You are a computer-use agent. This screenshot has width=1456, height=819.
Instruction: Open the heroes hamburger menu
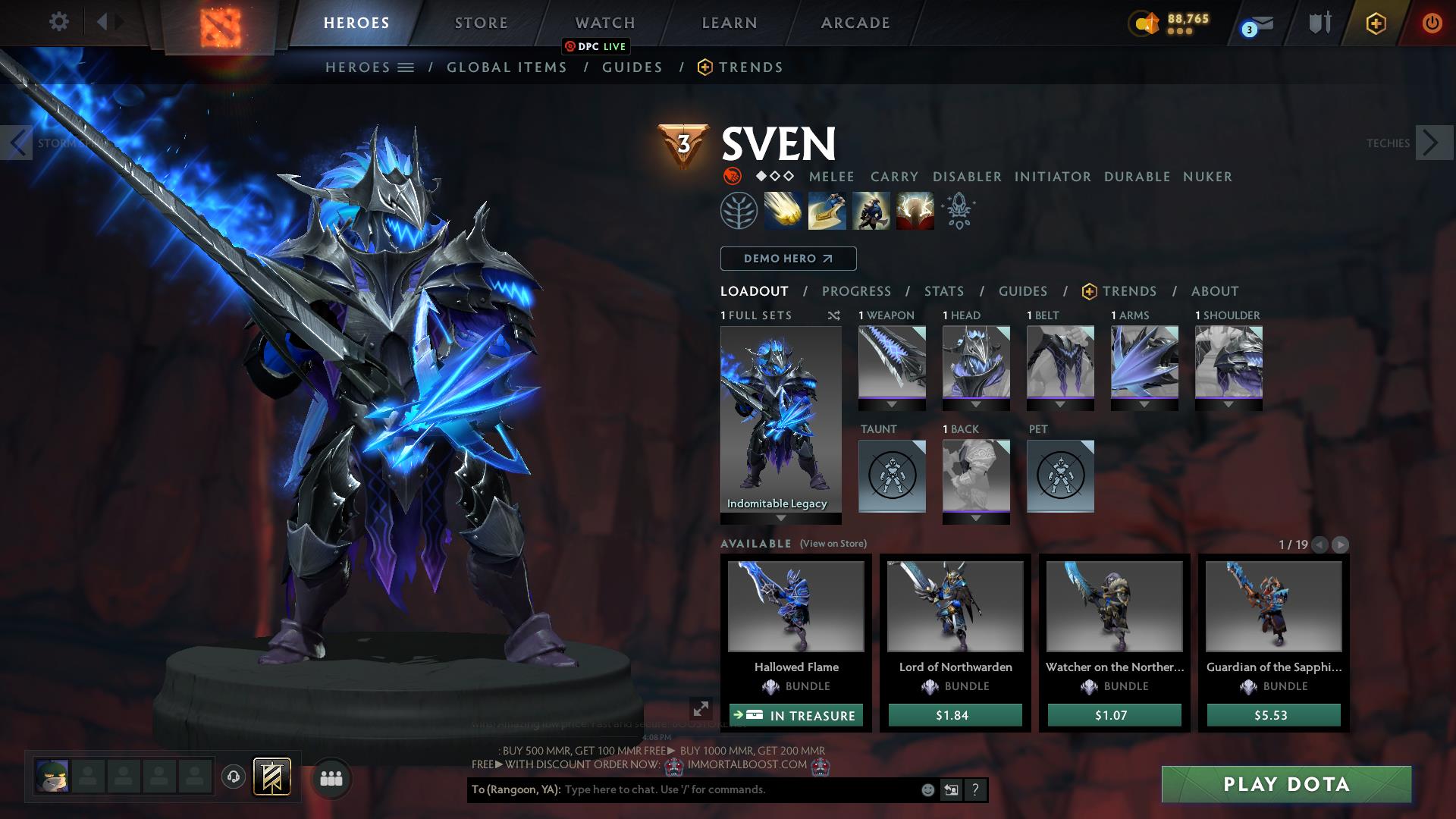[406, 67]
